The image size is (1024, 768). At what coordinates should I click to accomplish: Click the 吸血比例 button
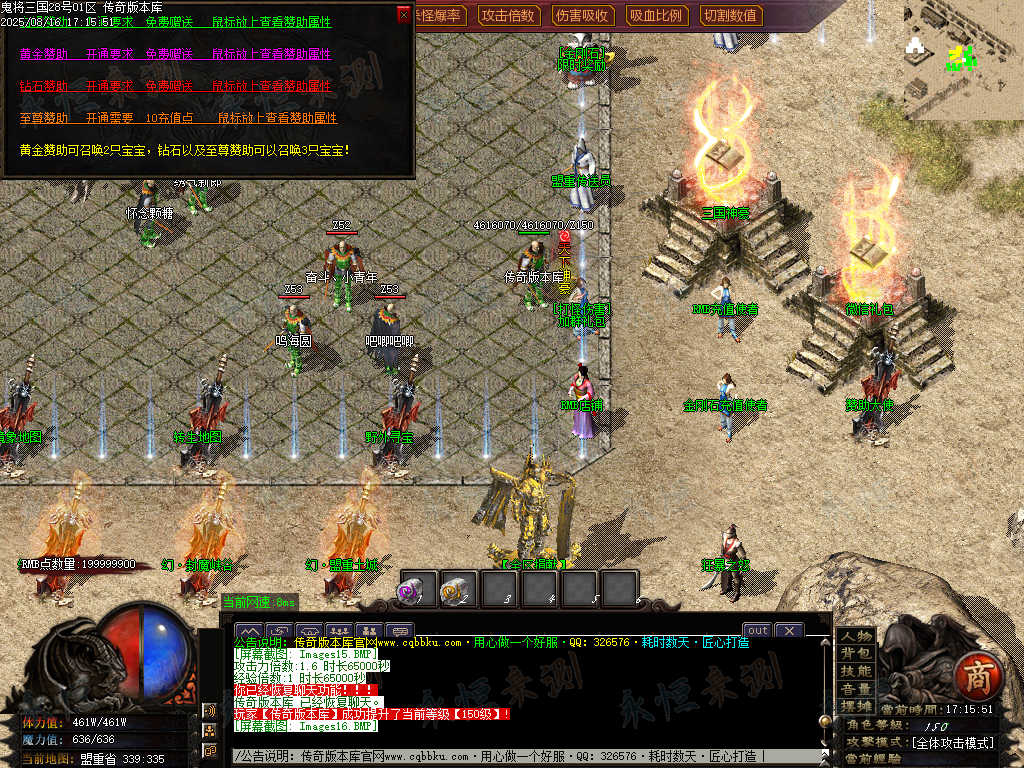[656, 15]
